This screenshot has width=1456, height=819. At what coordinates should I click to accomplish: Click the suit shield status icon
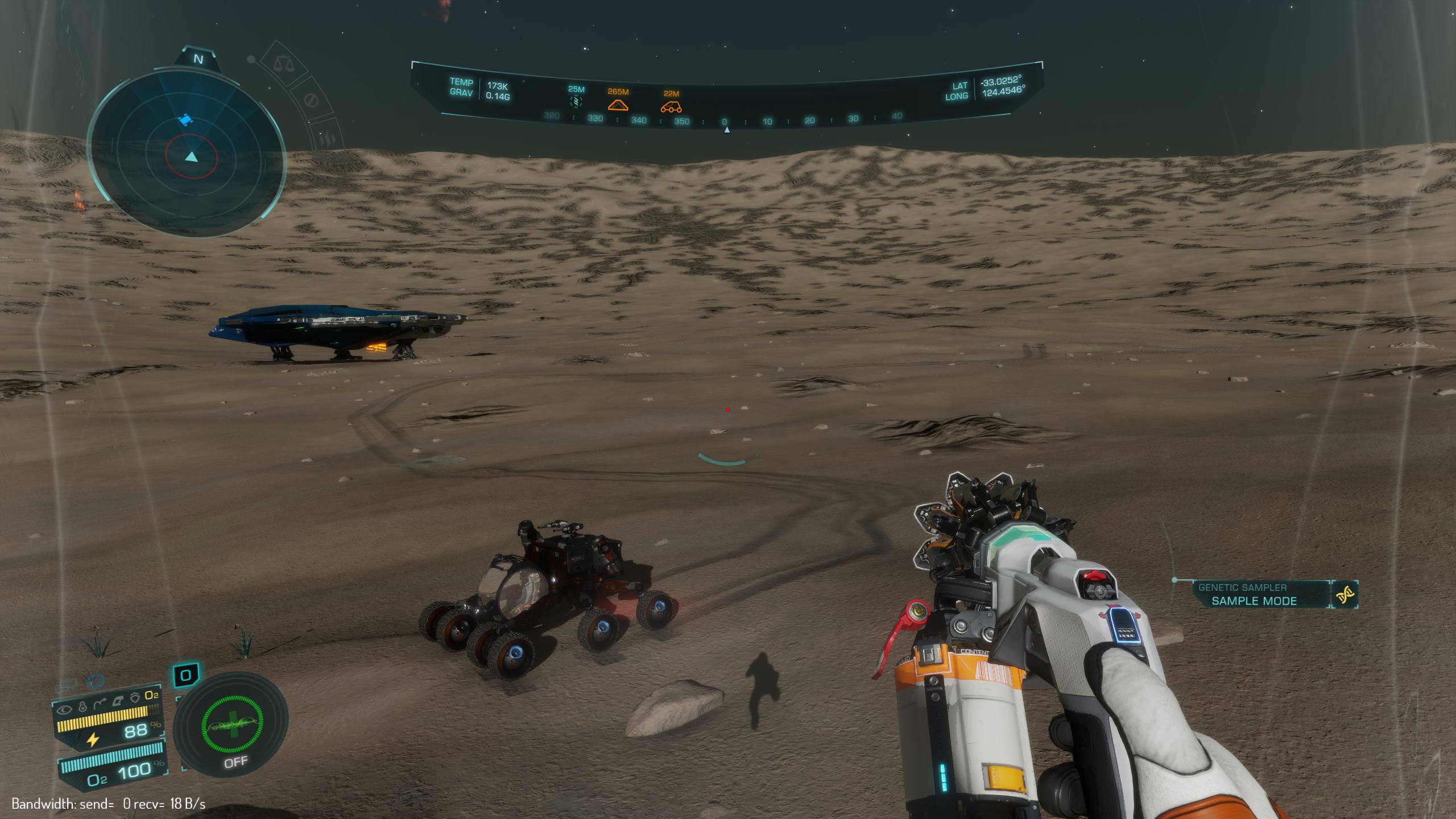[135, 697]
